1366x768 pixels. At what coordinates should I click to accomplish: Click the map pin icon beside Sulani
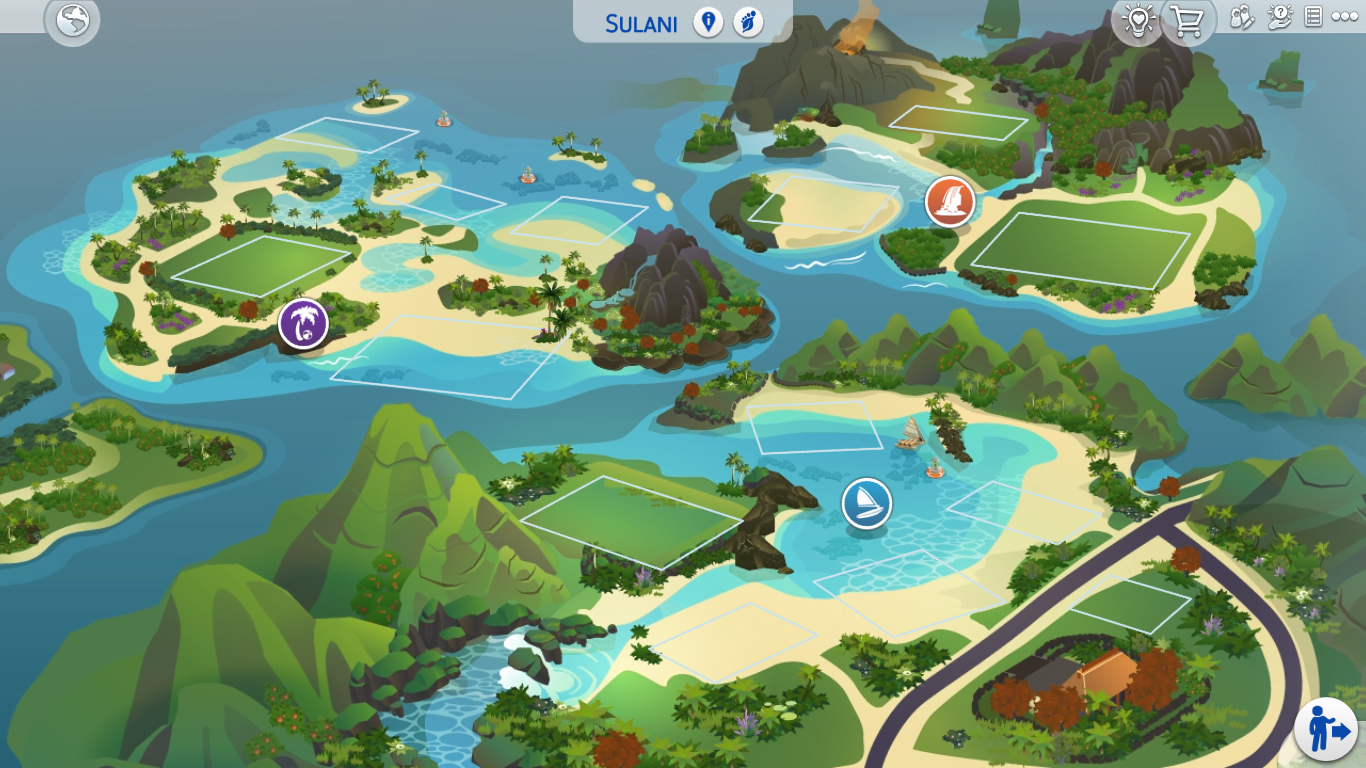(x=708, y=22)
